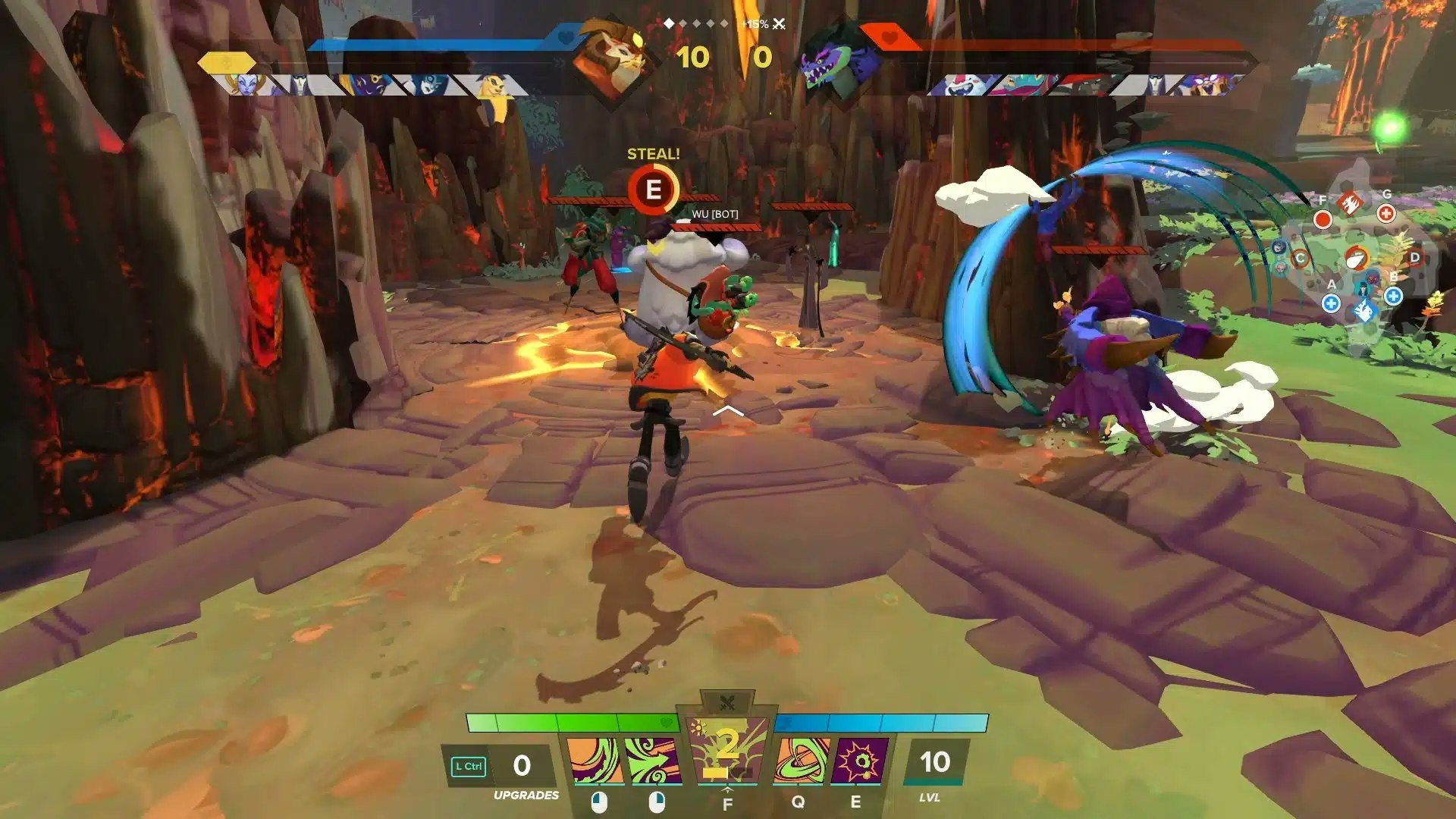Click the red enemy guardian minimap icon
Screen dimensions: 1456x819
(1350, 202)
